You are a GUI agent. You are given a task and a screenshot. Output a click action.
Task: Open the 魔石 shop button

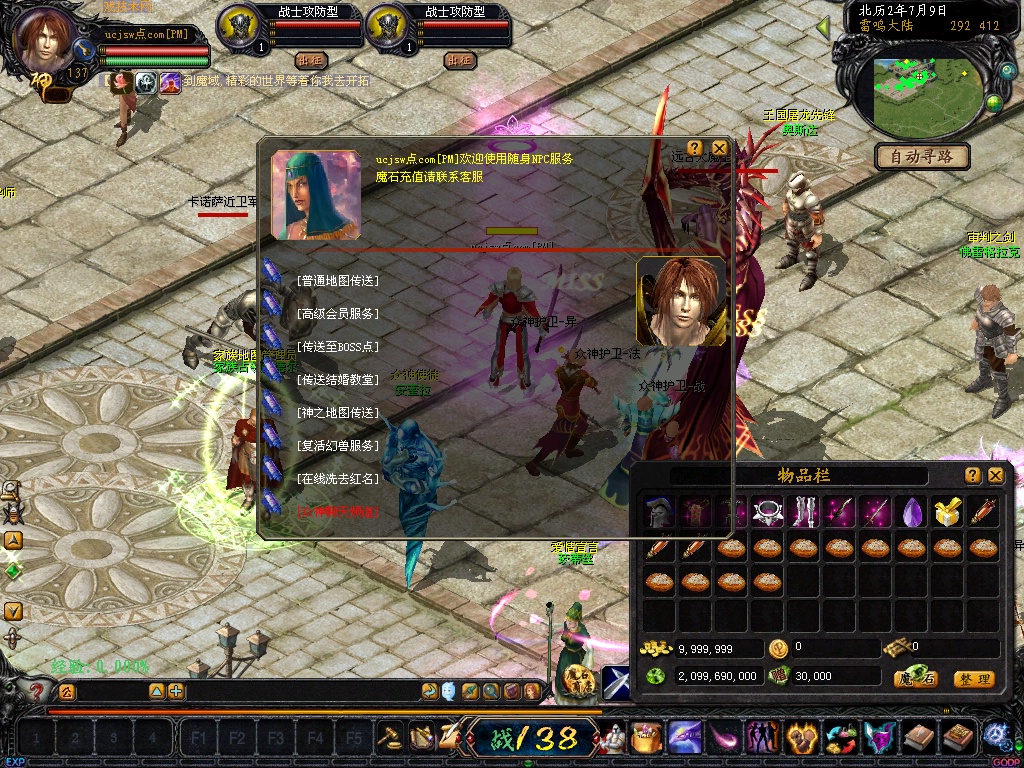(915, 679)
